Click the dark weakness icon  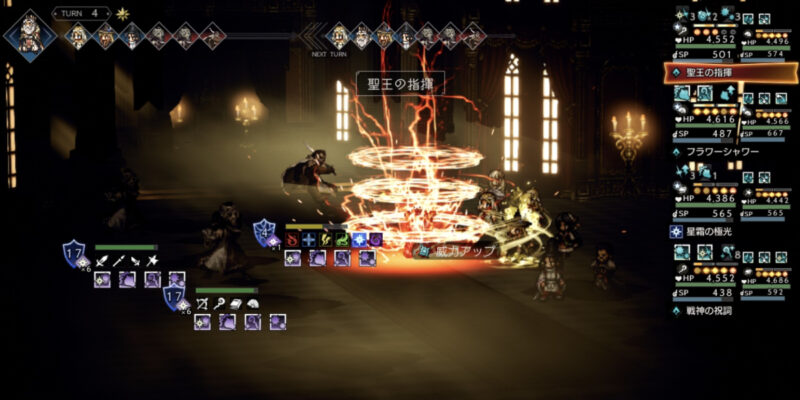(375, 240)
